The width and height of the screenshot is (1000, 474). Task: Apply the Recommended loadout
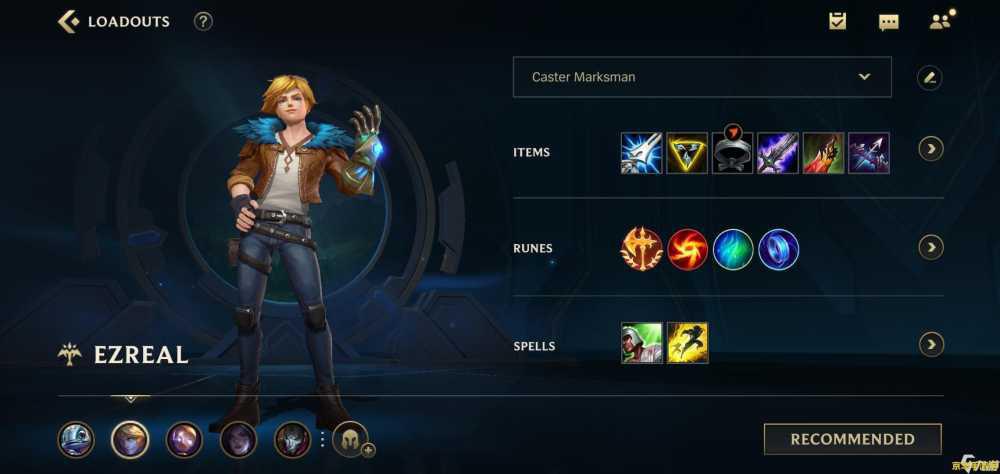coord(852,439)
